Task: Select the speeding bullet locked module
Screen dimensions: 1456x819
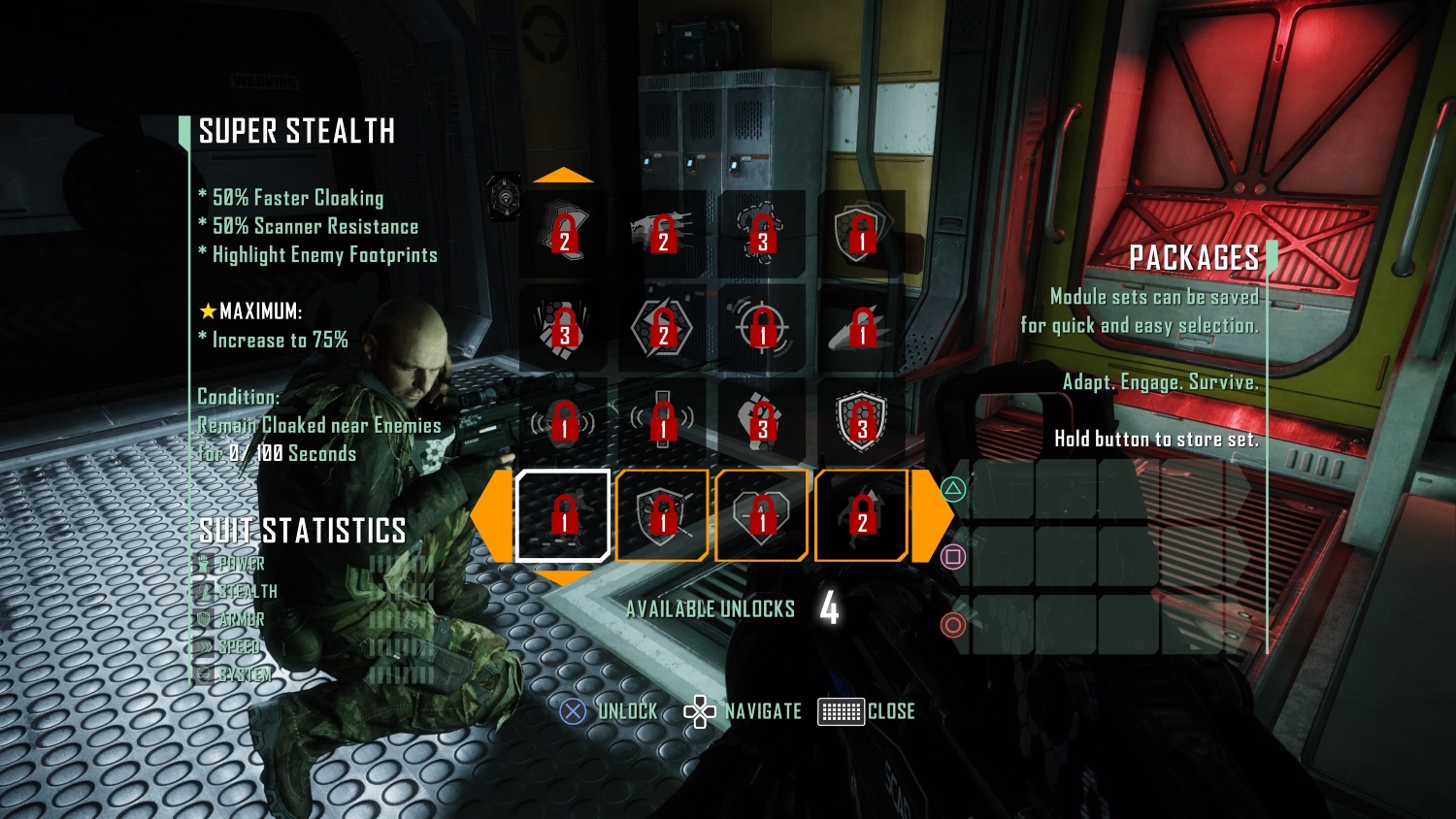Action: point(861,327)
